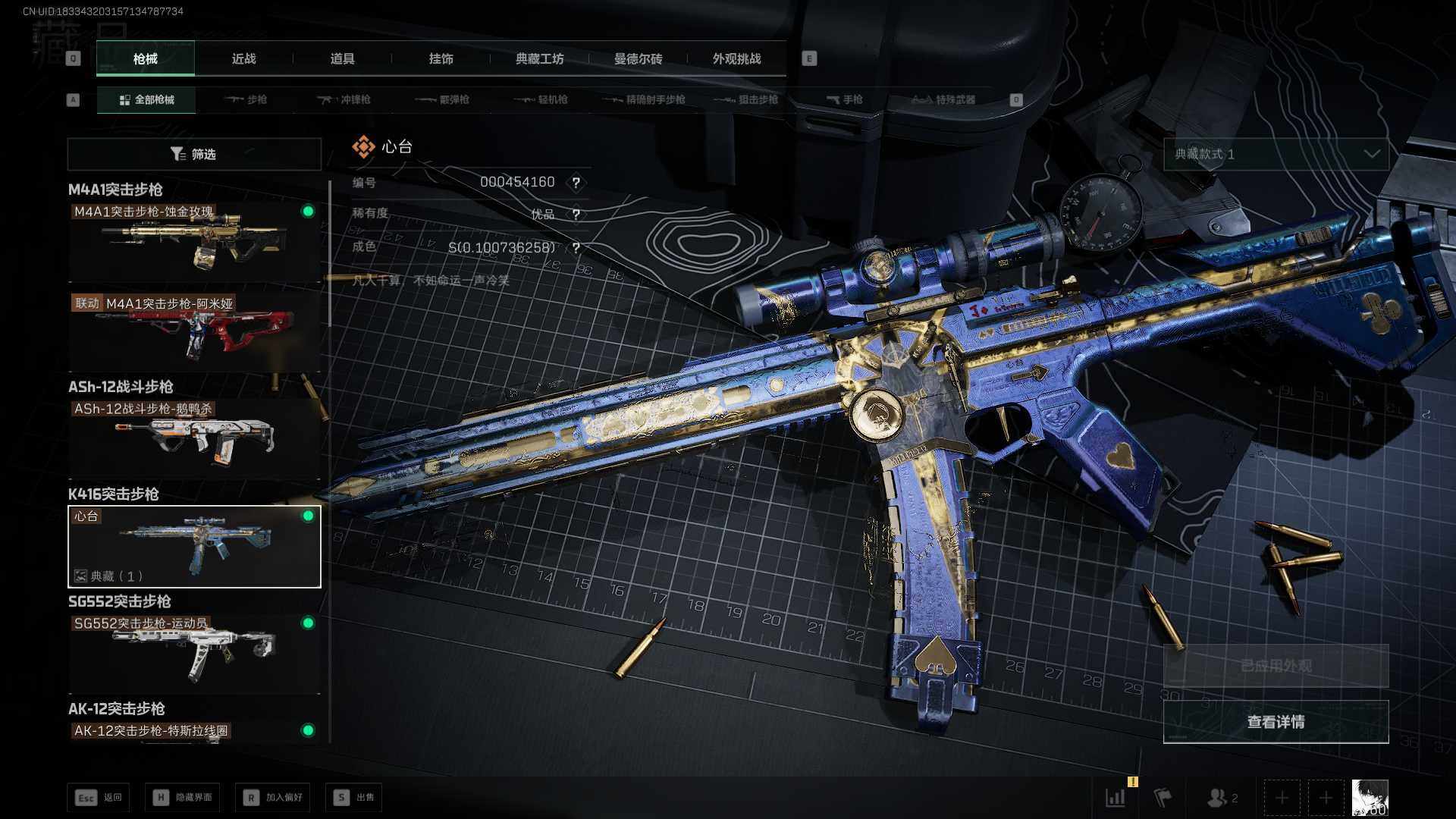This screenshot has width=1456, height=819.
Task: Click the 出售 sell button
Action: pyautogui.click(x=354, y=798)
